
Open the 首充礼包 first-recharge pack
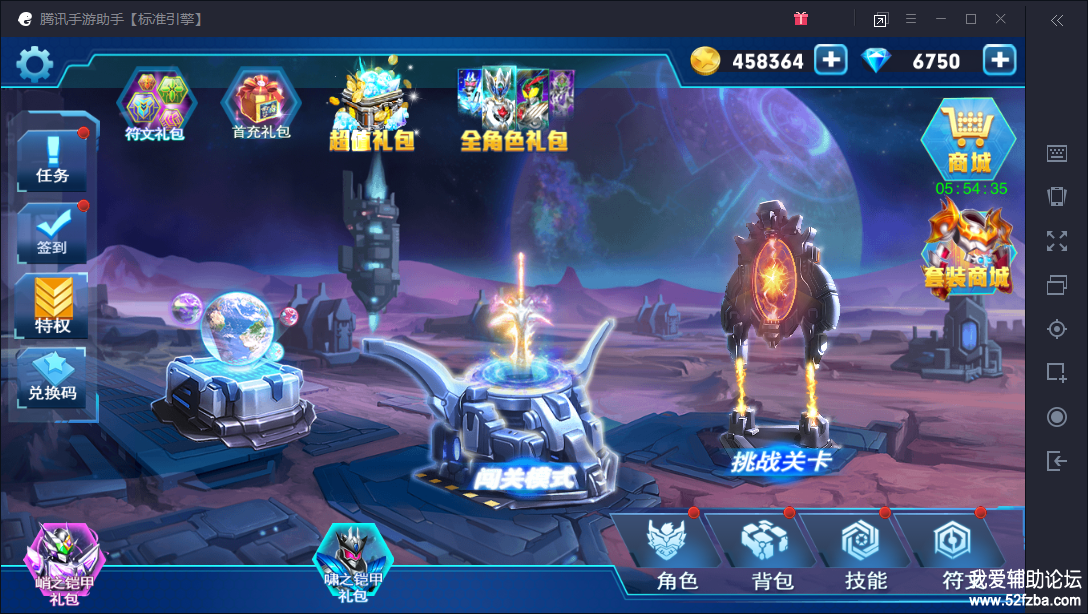261,105
